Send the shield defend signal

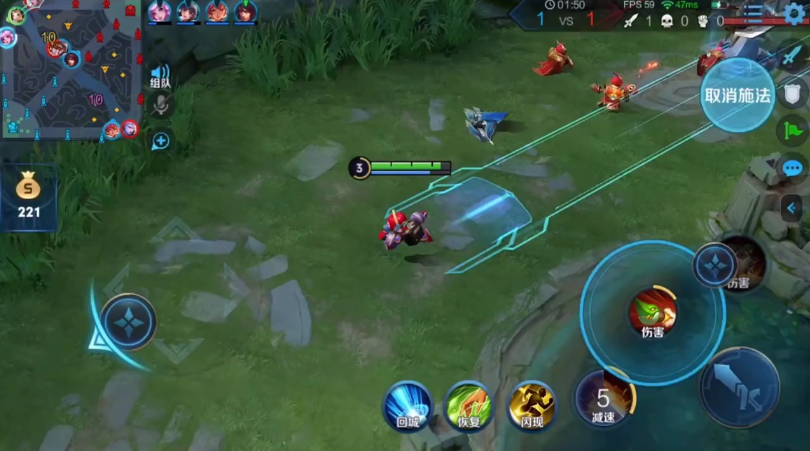coord(793,93)
